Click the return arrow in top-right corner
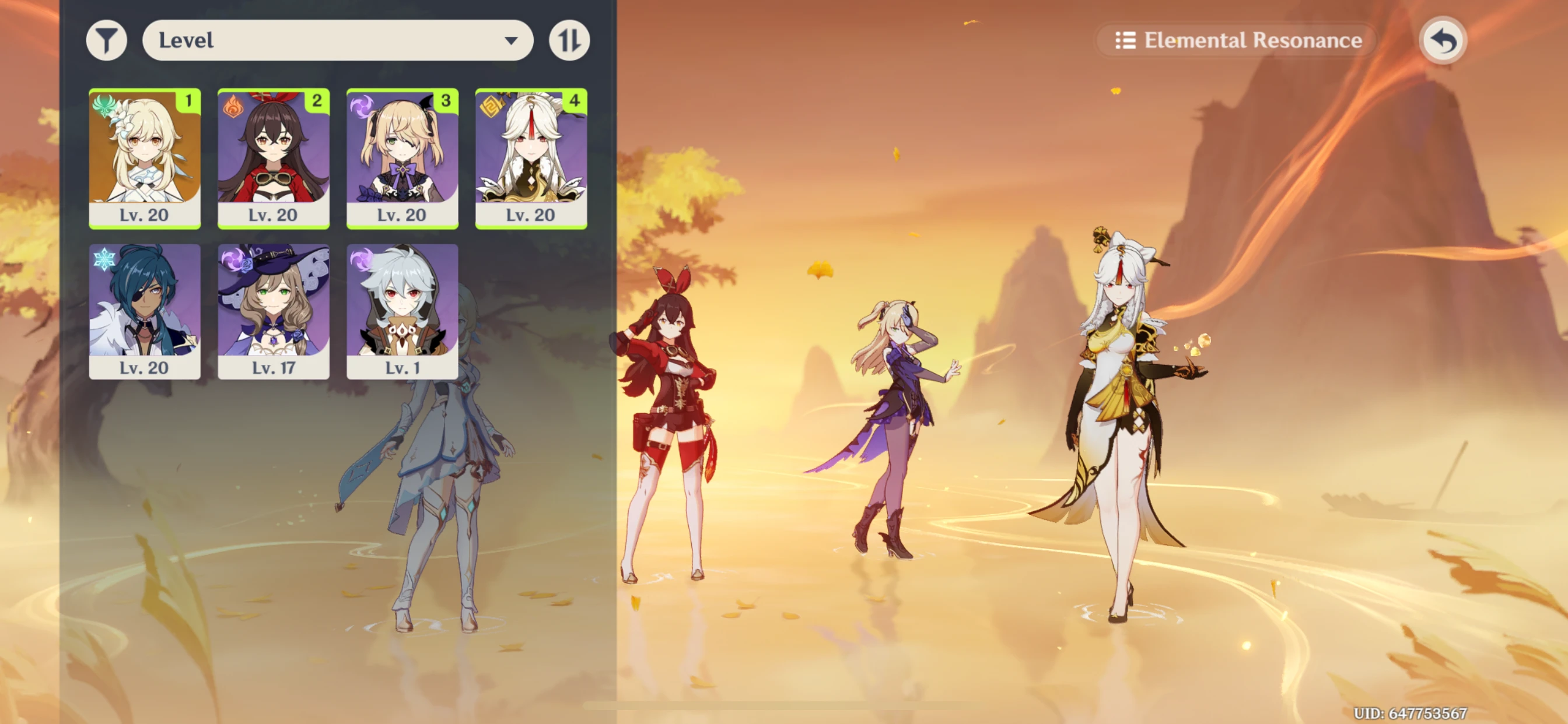Screen dimensions: 1568x724 click(1443, 40)
